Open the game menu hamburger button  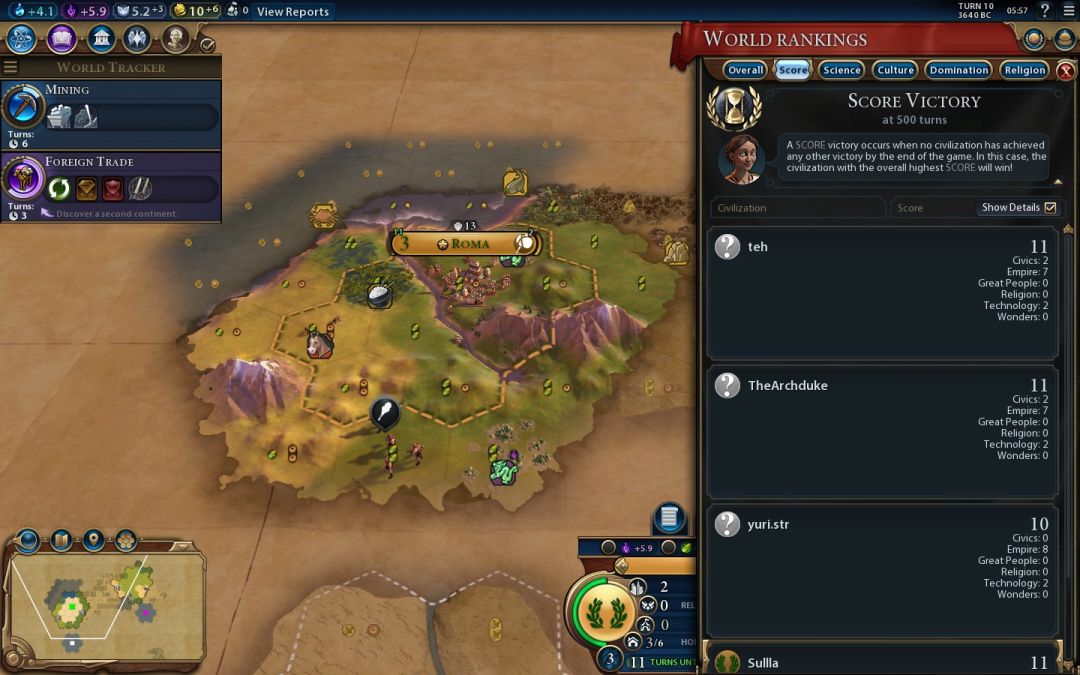coord(1067,11)
